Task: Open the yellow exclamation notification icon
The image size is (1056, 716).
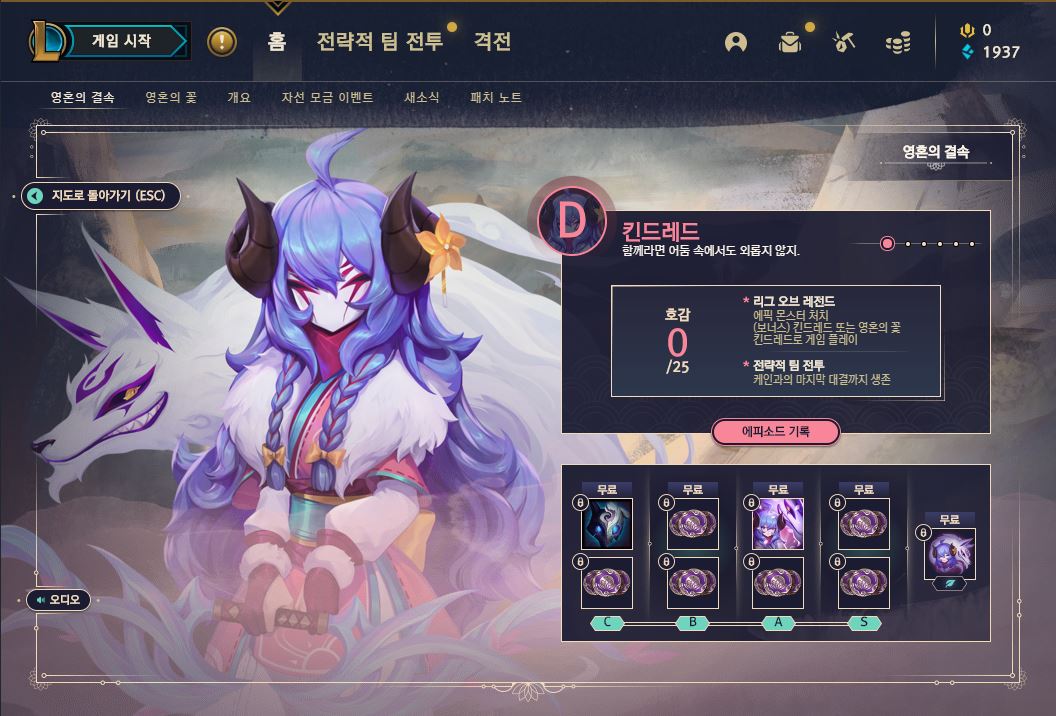Action: (221, 42)
